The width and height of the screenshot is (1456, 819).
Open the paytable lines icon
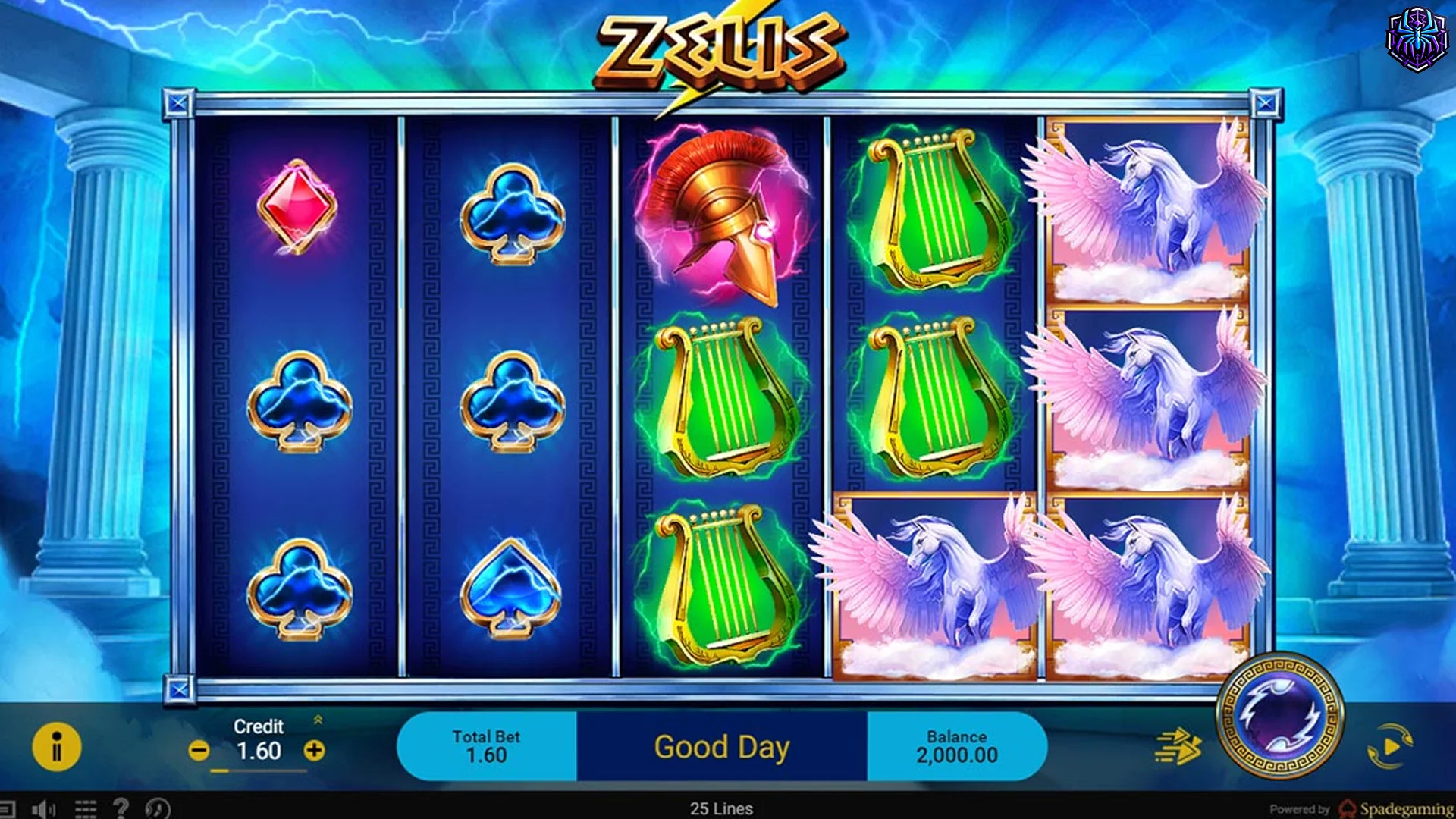86,808
